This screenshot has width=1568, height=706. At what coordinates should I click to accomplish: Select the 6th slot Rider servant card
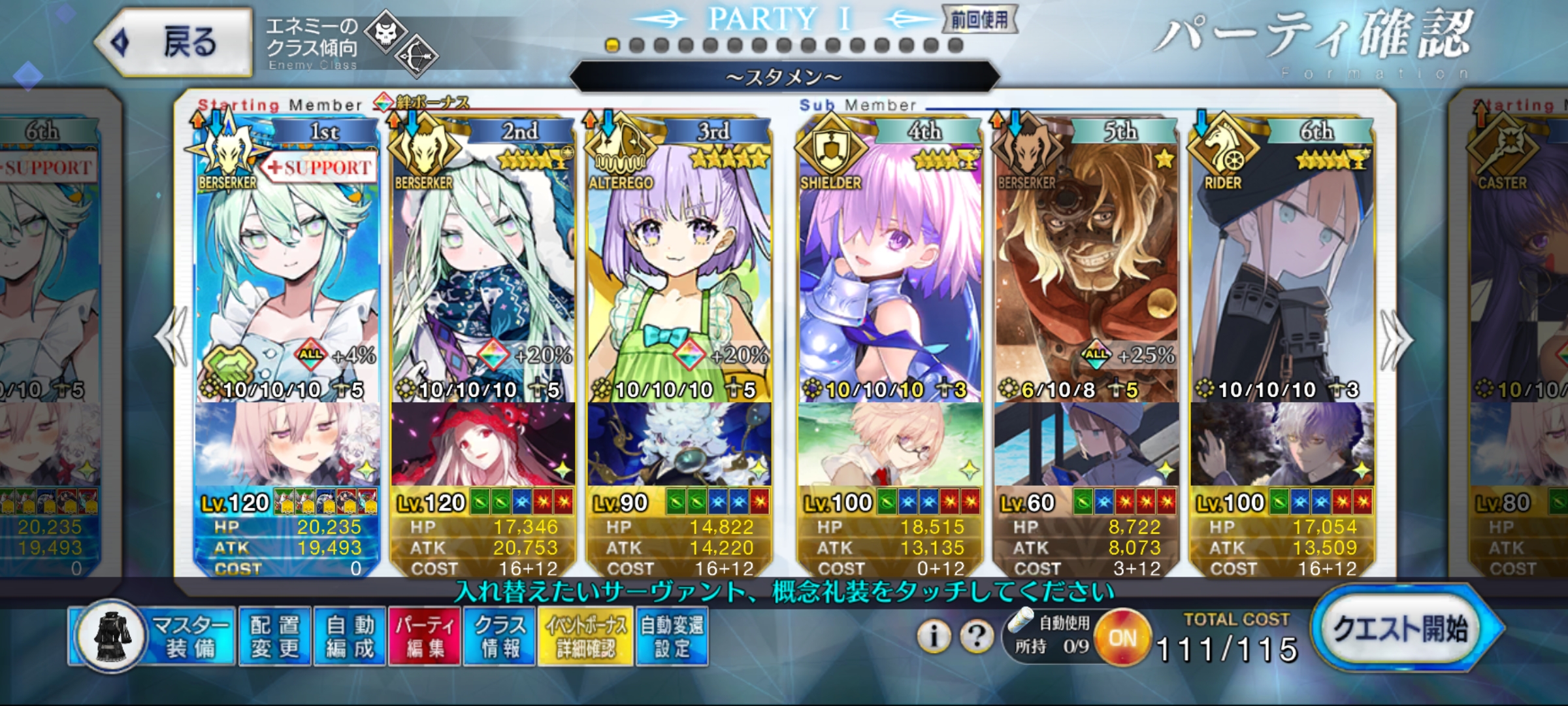tap(1282, 275)
